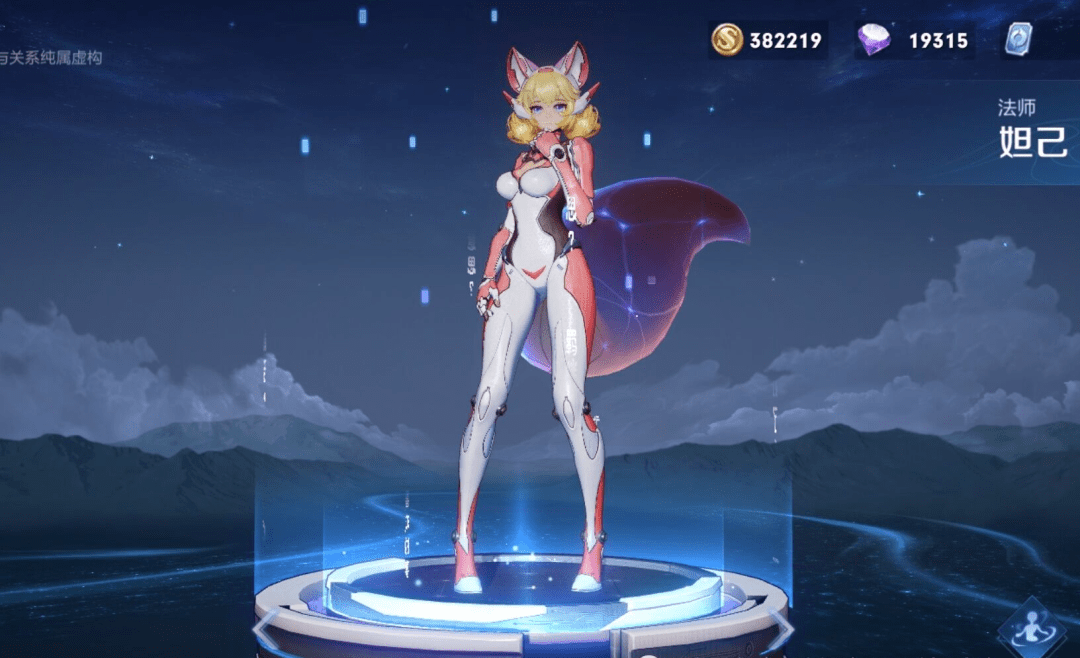Click the left chevron on the platform

[x=264, y=630]
